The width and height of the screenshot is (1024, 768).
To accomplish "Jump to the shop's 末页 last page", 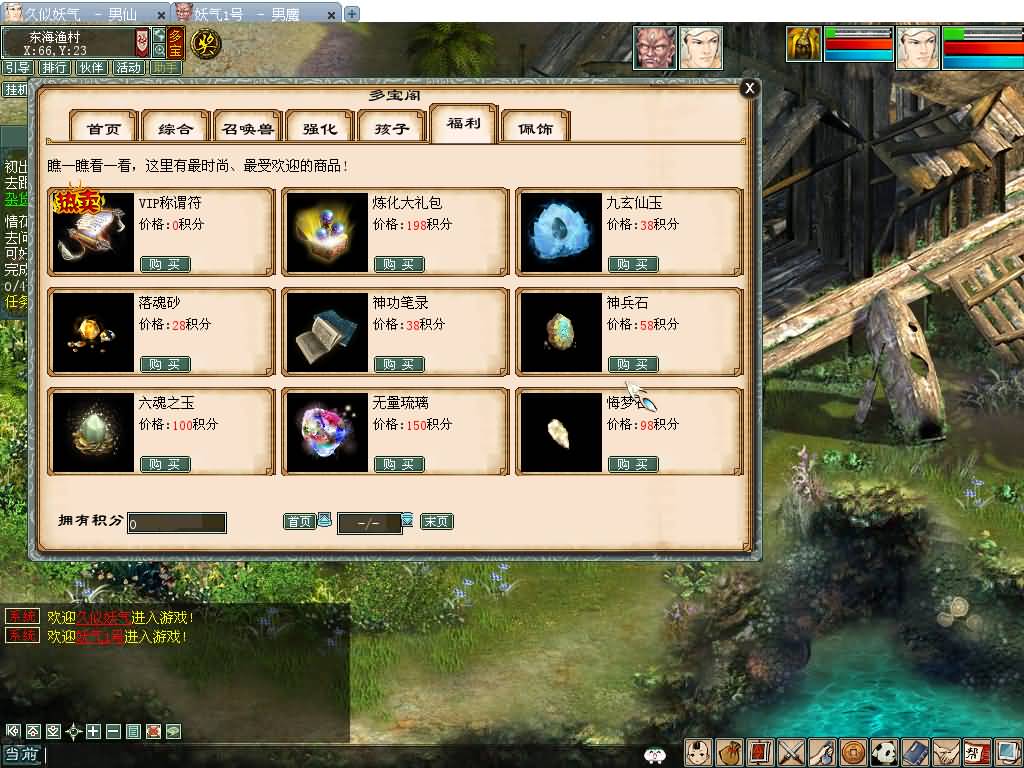I will pos(437,521).
